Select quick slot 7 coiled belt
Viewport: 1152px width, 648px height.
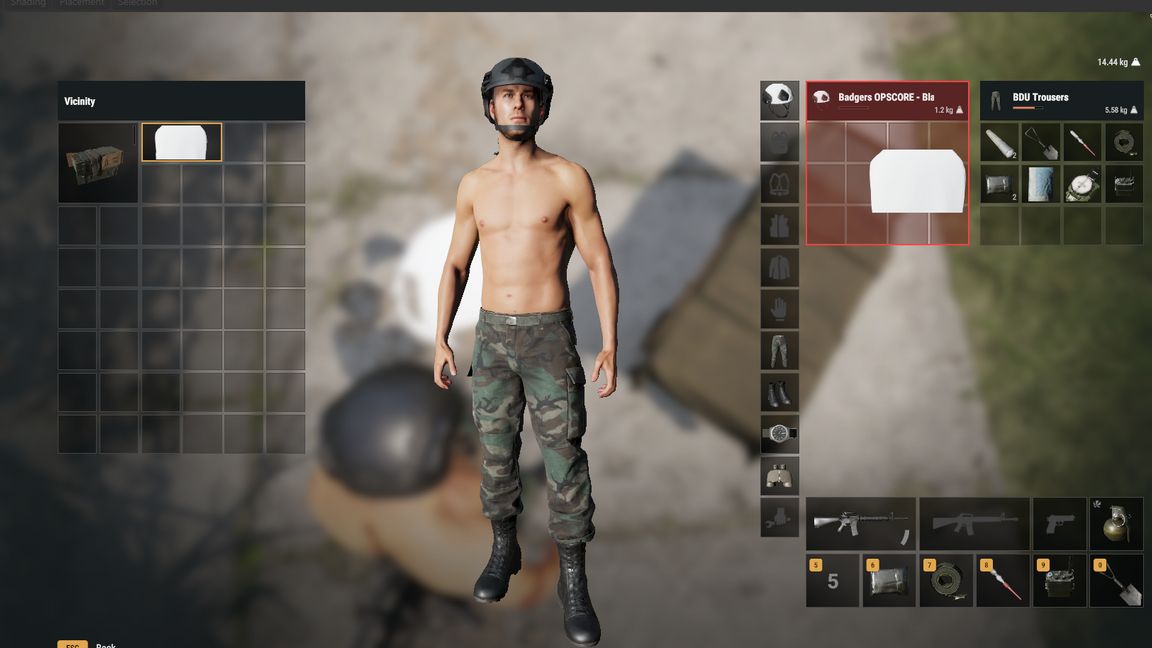coord(946,581)
